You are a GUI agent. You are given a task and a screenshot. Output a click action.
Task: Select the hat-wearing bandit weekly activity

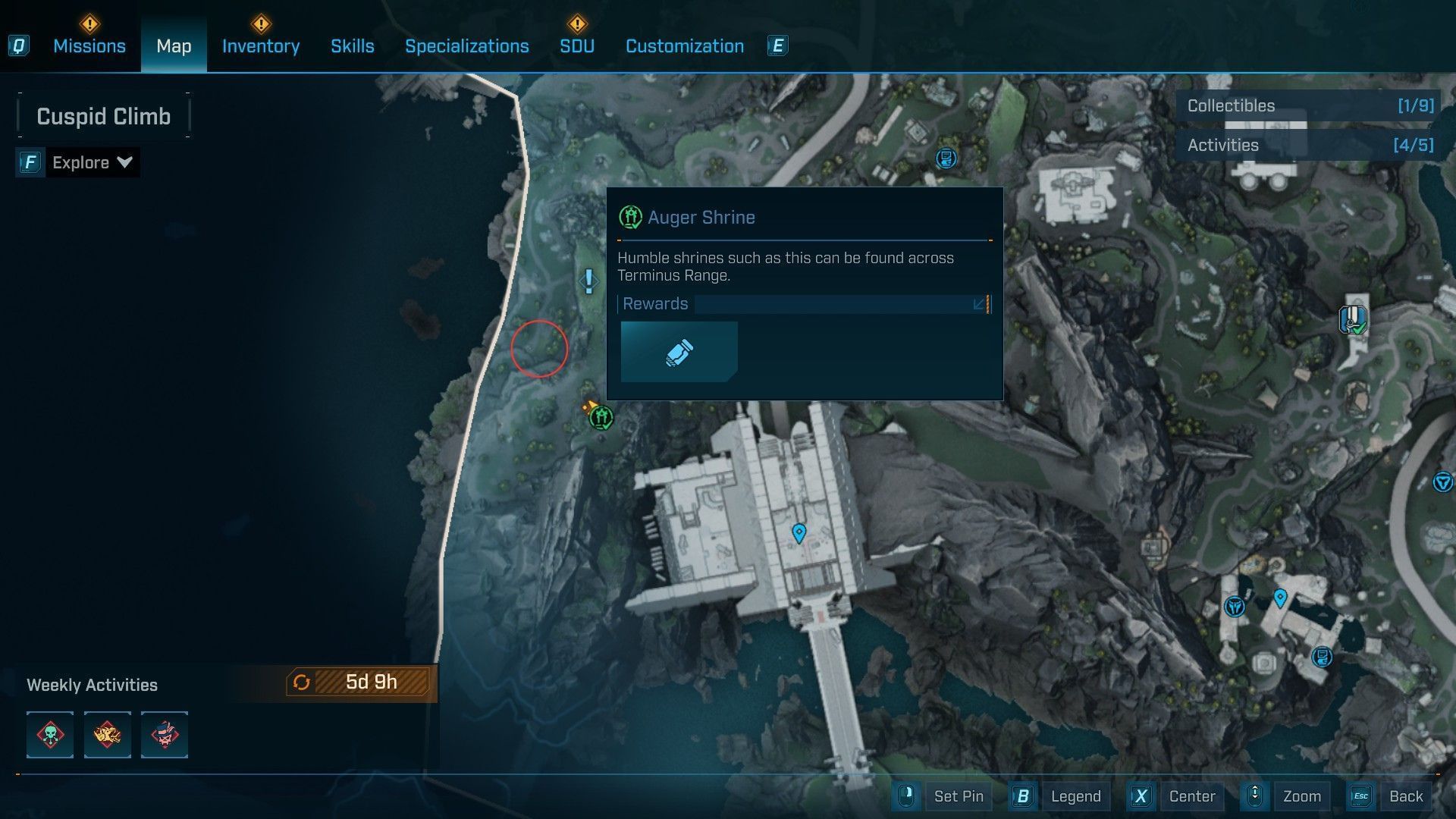(164, 735)
